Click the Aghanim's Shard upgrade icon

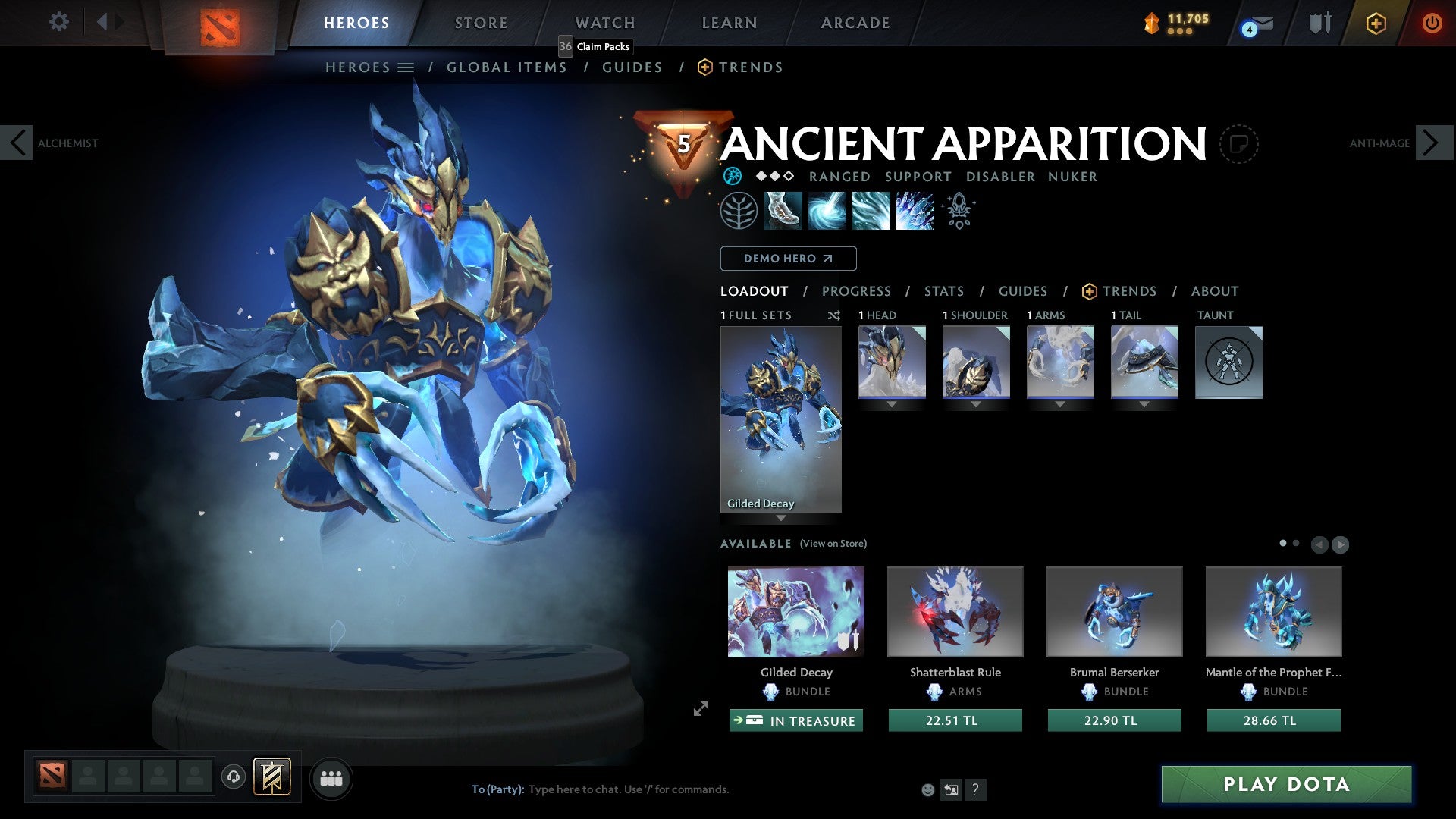coord(959,210)
